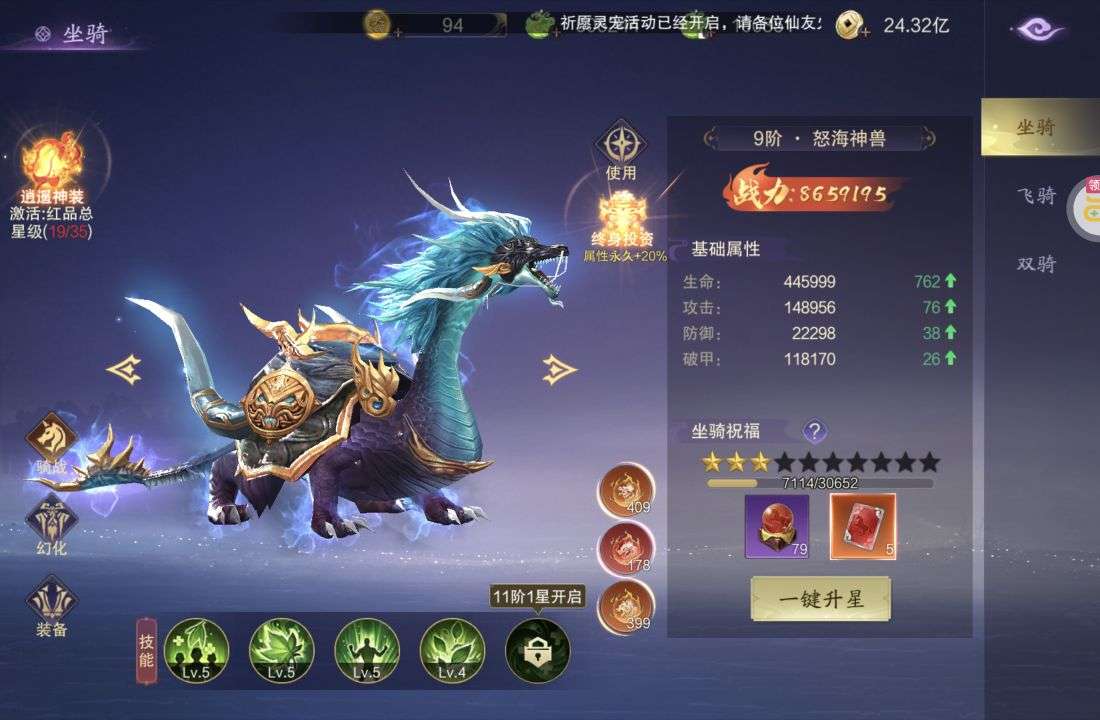This screenshot has height=720, width=1100.
Task: Open the 装备 mount equipment menu
Action: 51,602
